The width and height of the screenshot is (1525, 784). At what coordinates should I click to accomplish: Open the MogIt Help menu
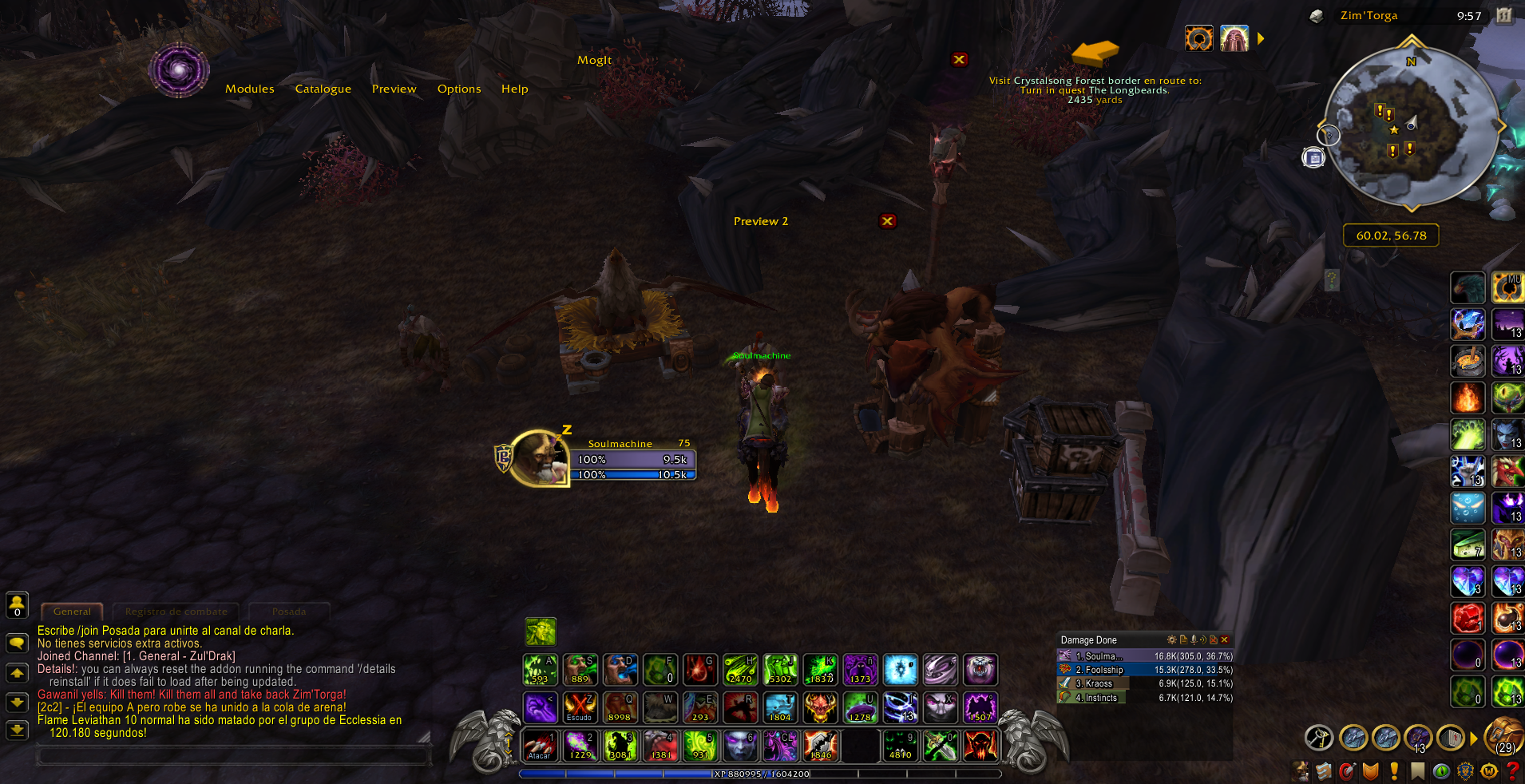pyautogui.click(x=514, y=89)
